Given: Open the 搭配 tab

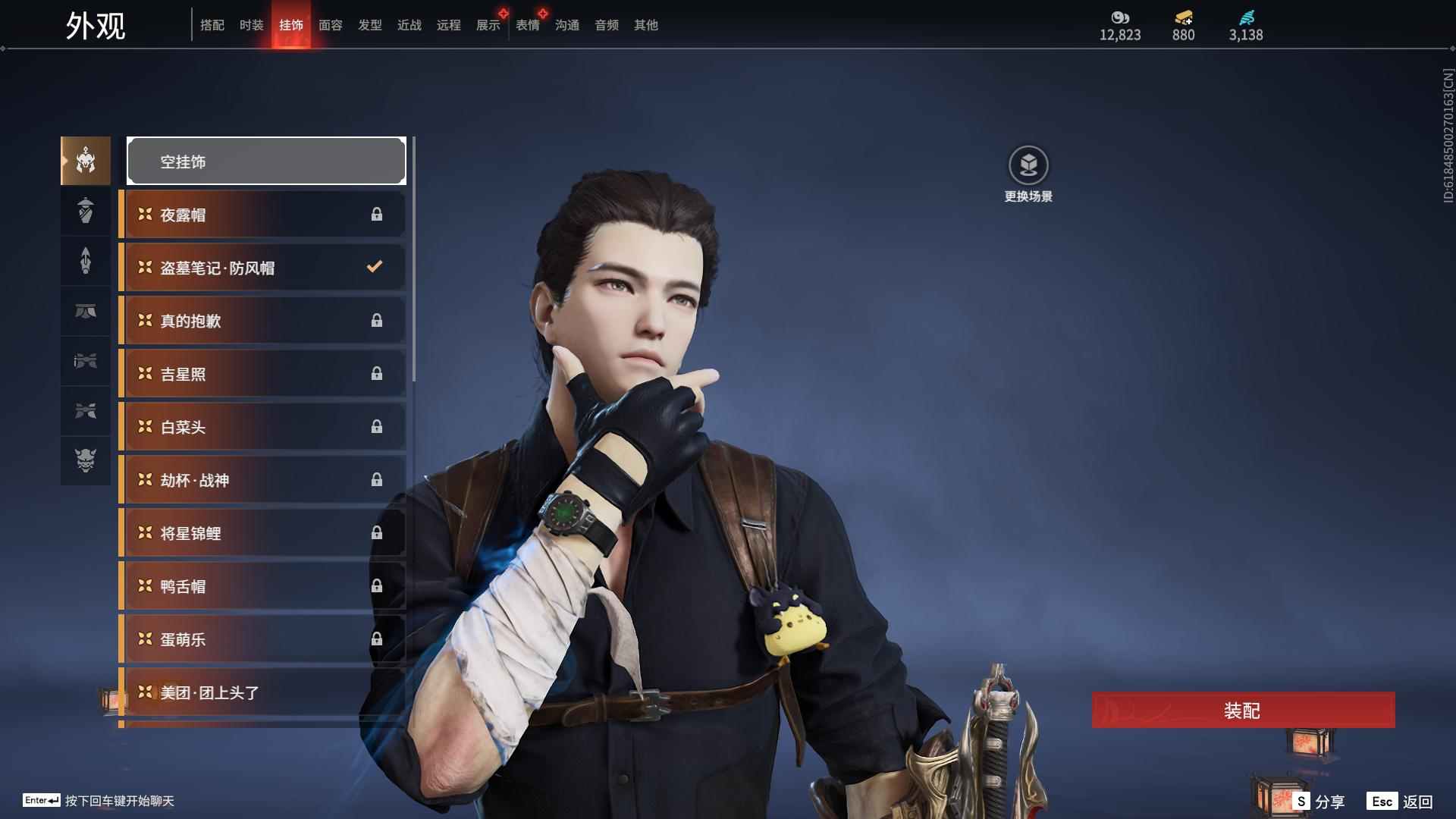Looking at the screenshot, I should click(212, 25).
